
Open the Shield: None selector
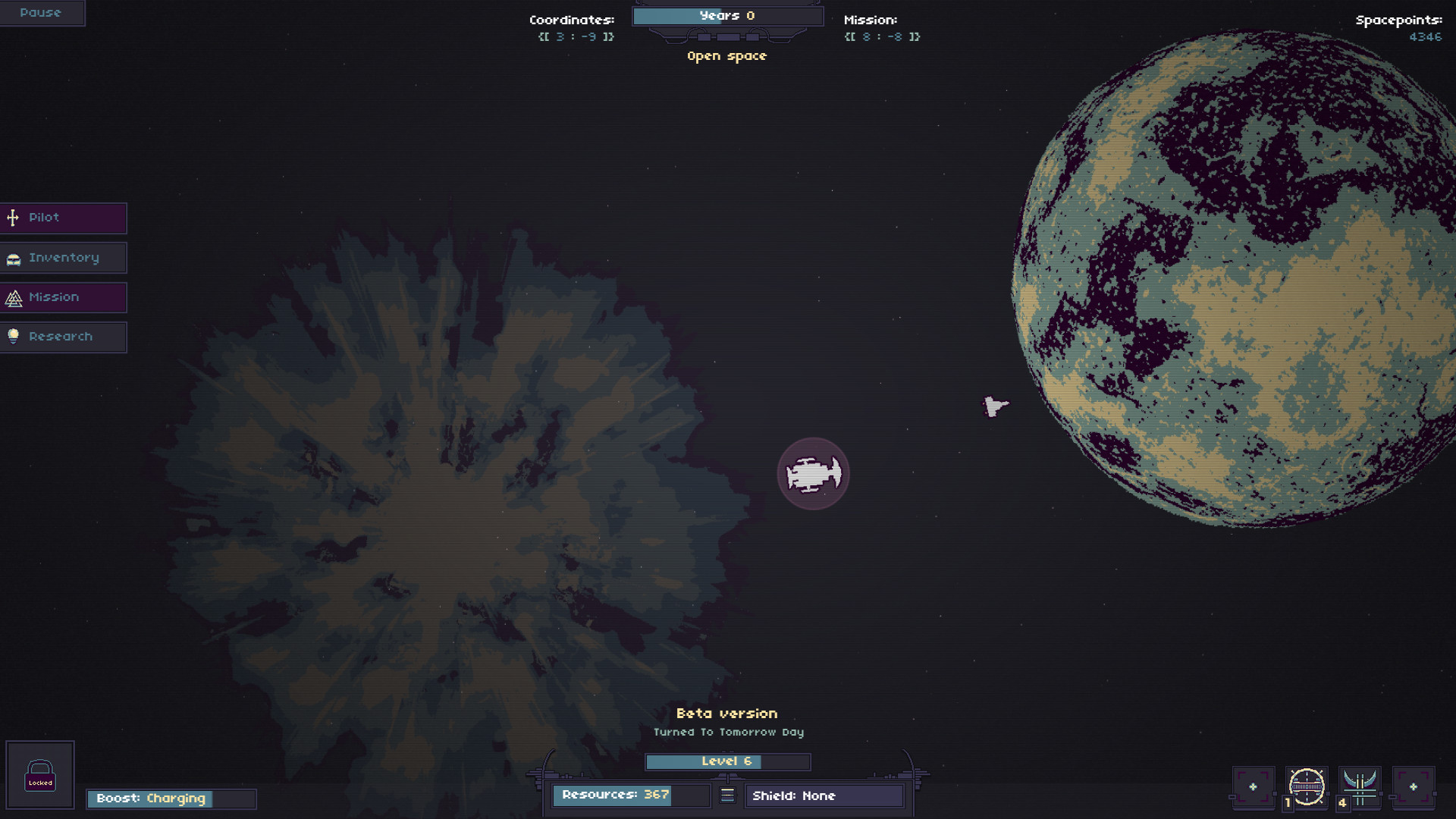[824, 795]
